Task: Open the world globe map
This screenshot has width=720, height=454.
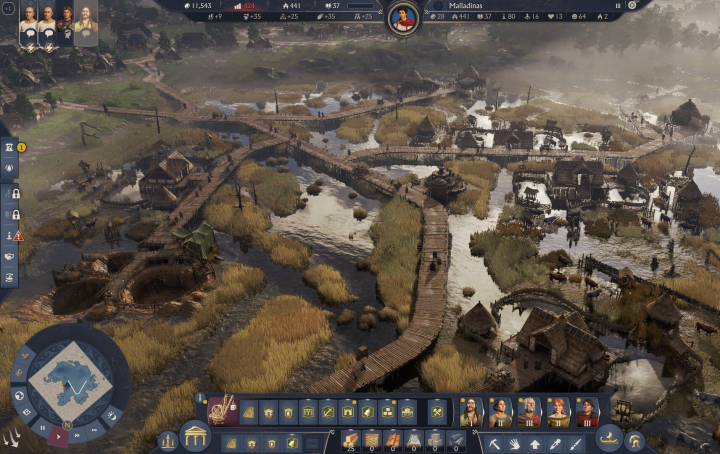Action: tap(18, 394)
